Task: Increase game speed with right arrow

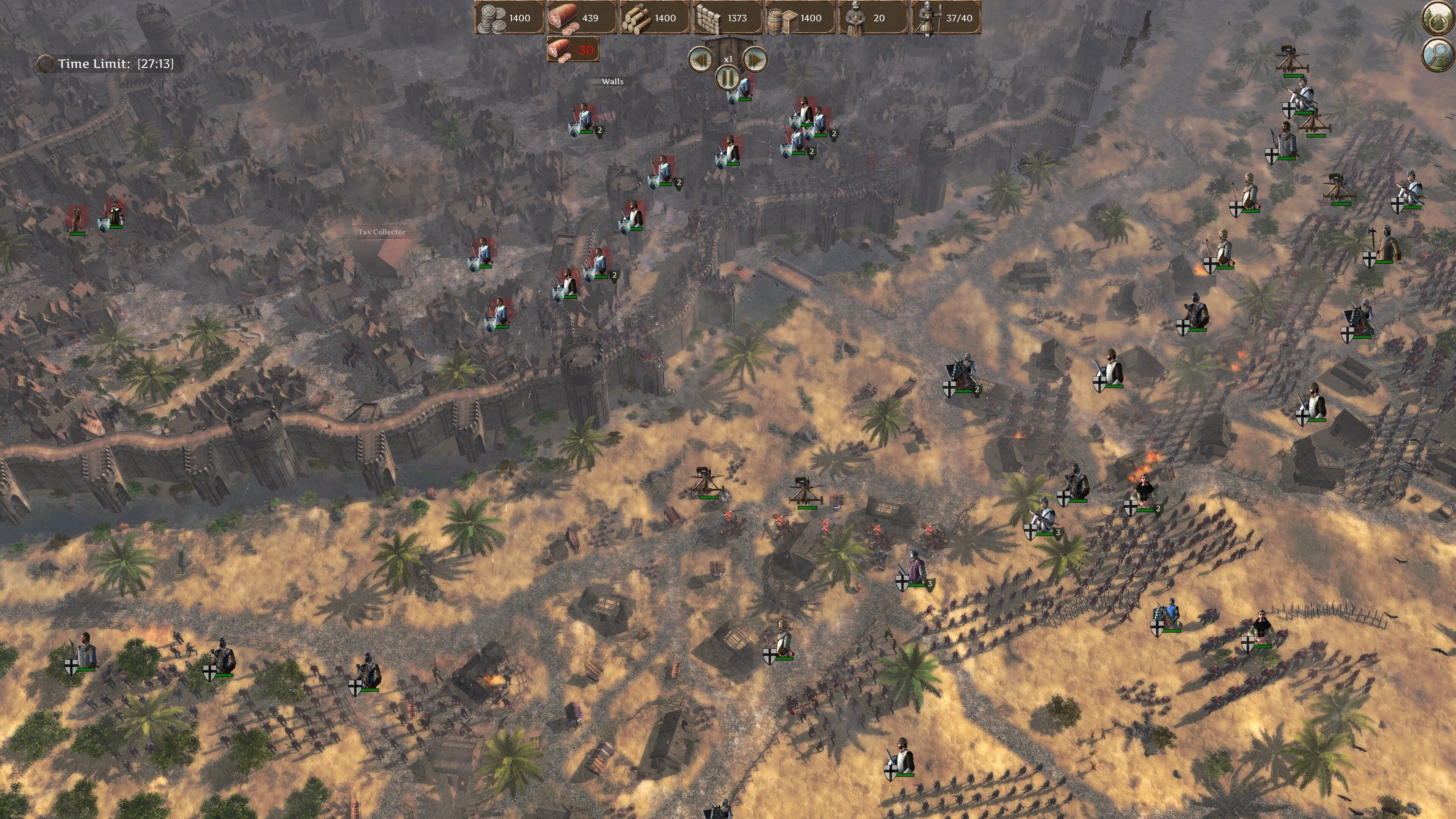Action: (755, 60)
